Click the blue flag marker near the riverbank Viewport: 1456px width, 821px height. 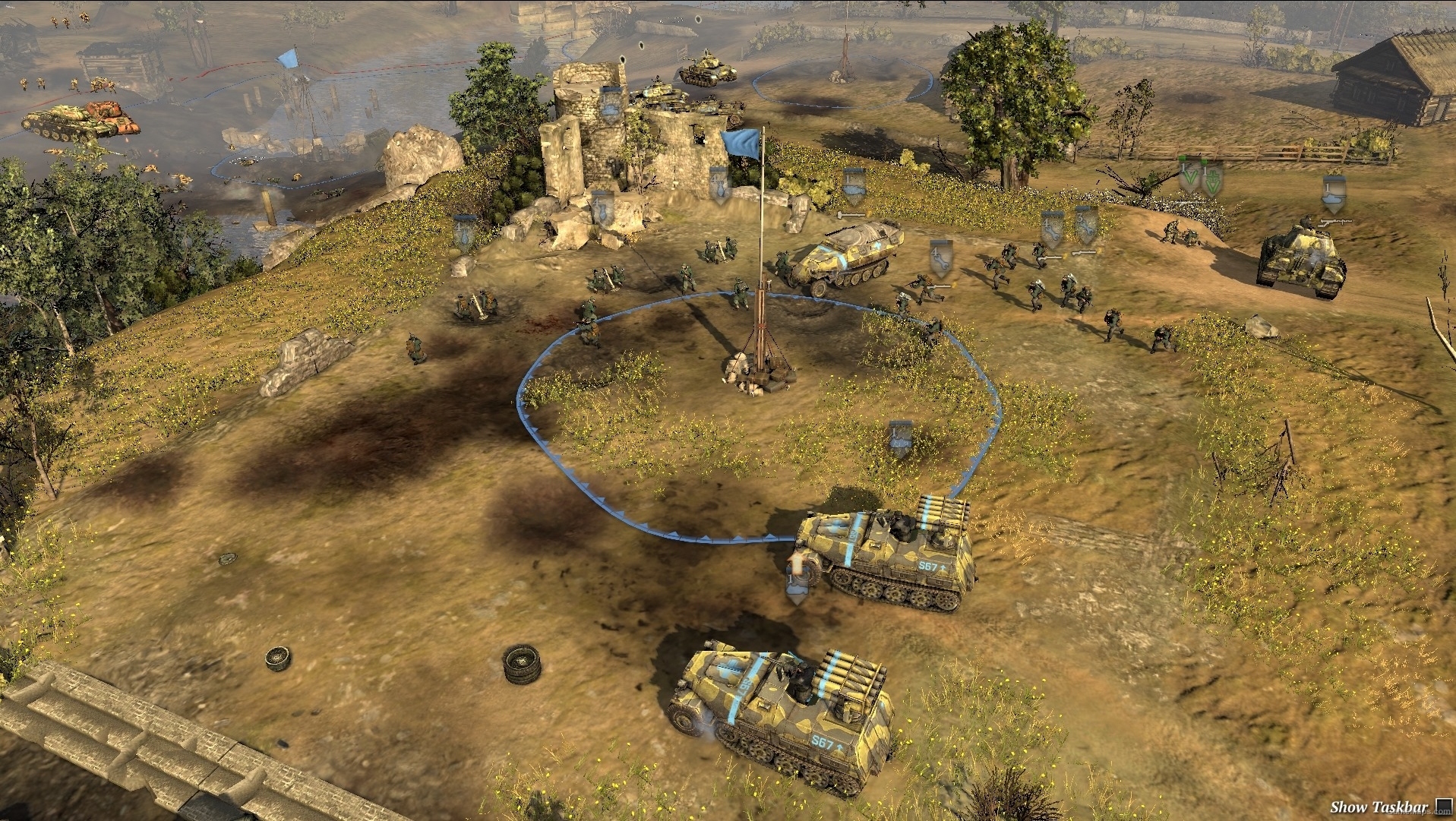point(287,58)
